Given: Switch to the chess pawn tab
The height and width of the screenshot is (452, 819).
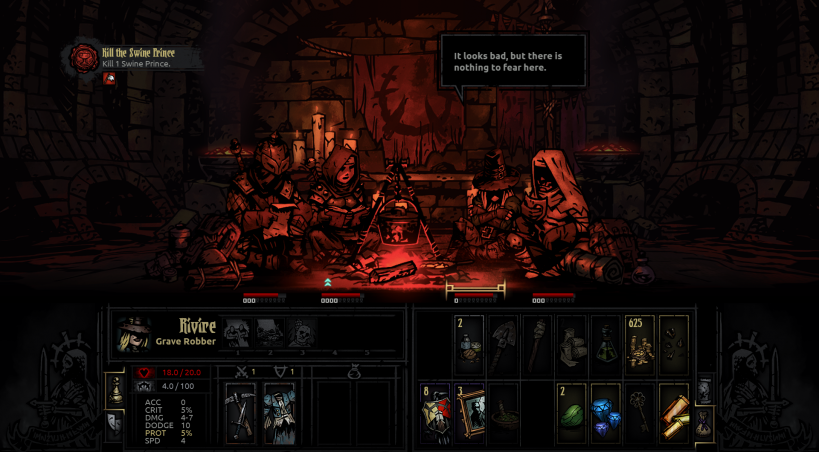Looking at the screenshot, I should click(x=116, y=389).
